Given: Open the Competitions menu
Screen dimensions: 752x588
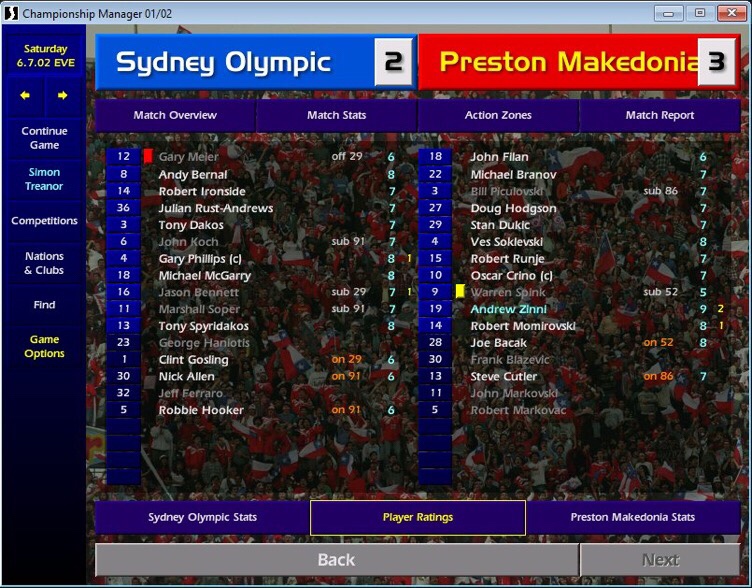Looking at the screenshot, I should [44, 221].
